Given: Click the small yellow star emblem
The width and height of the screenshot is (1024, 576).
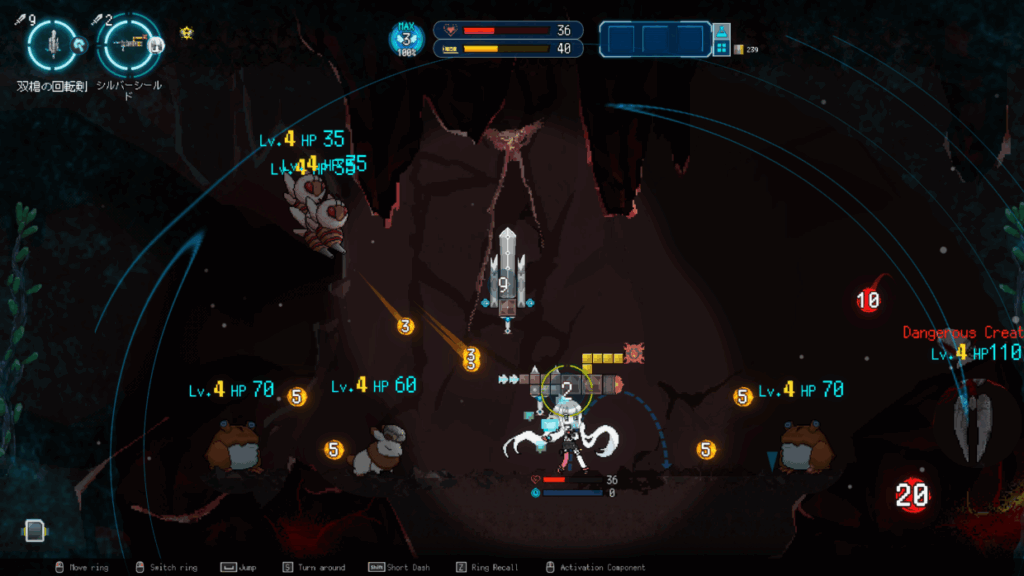Looking at the screenshot, I should (x=186, y=32).
